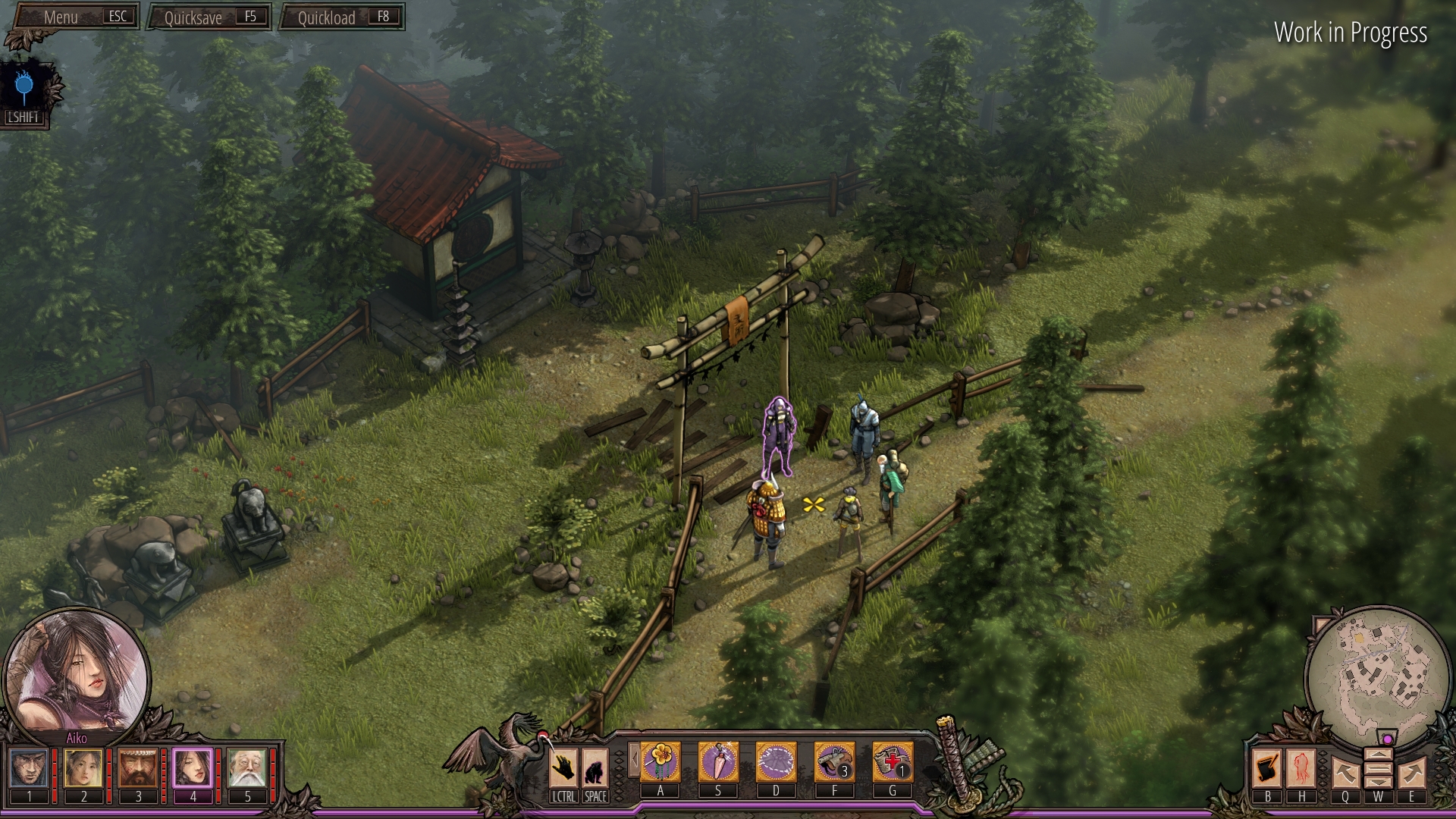
Task: Pick the white-bearded old man portrait numbered 5
Action: pyautogui.click(x=247, y=768)
